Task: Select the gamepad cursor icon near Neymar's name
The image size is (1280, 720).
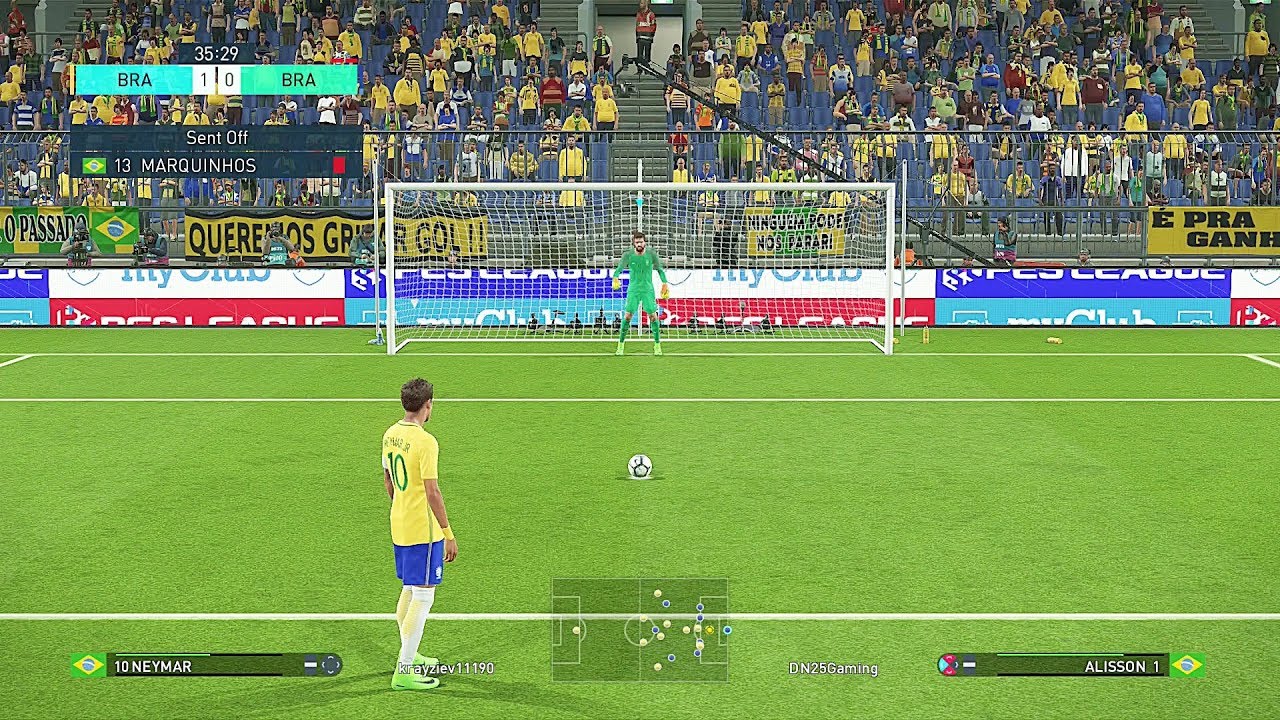Action: (331, 663)
